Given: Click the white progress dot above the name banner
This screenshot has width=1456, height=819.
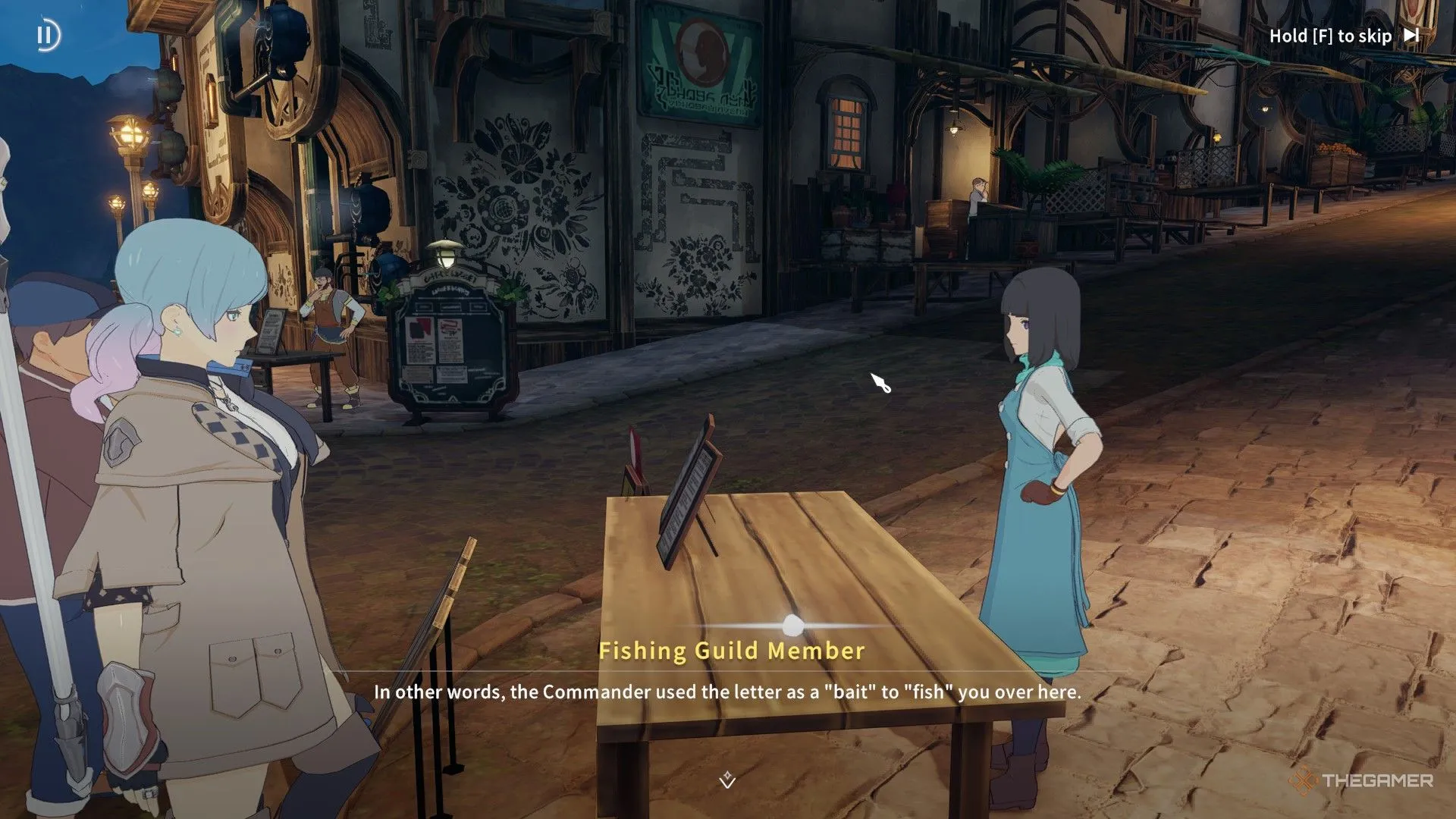Looking at the screenshot, I should 792,623.
